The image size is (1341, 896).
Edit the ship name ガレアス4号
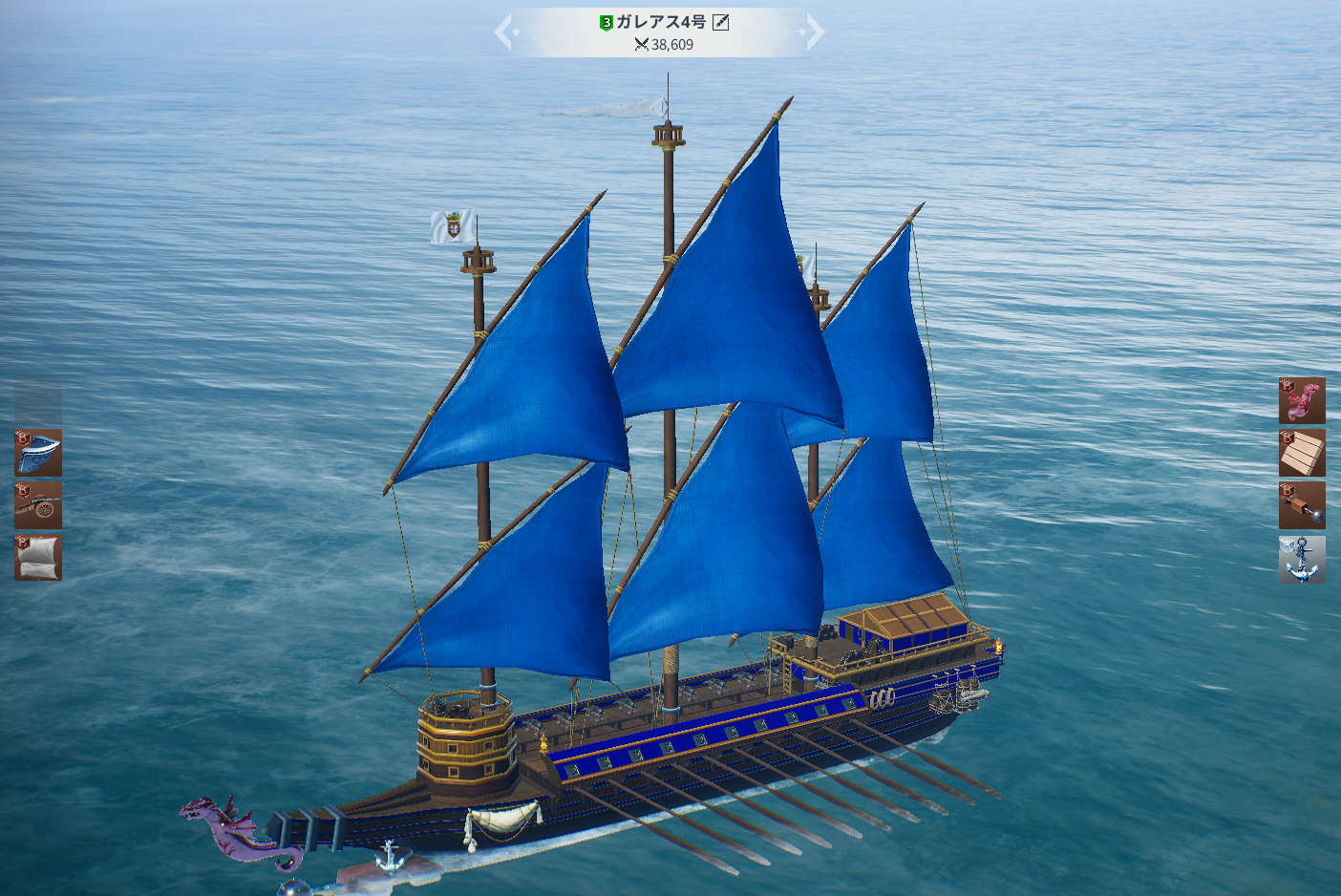point(721,22)
